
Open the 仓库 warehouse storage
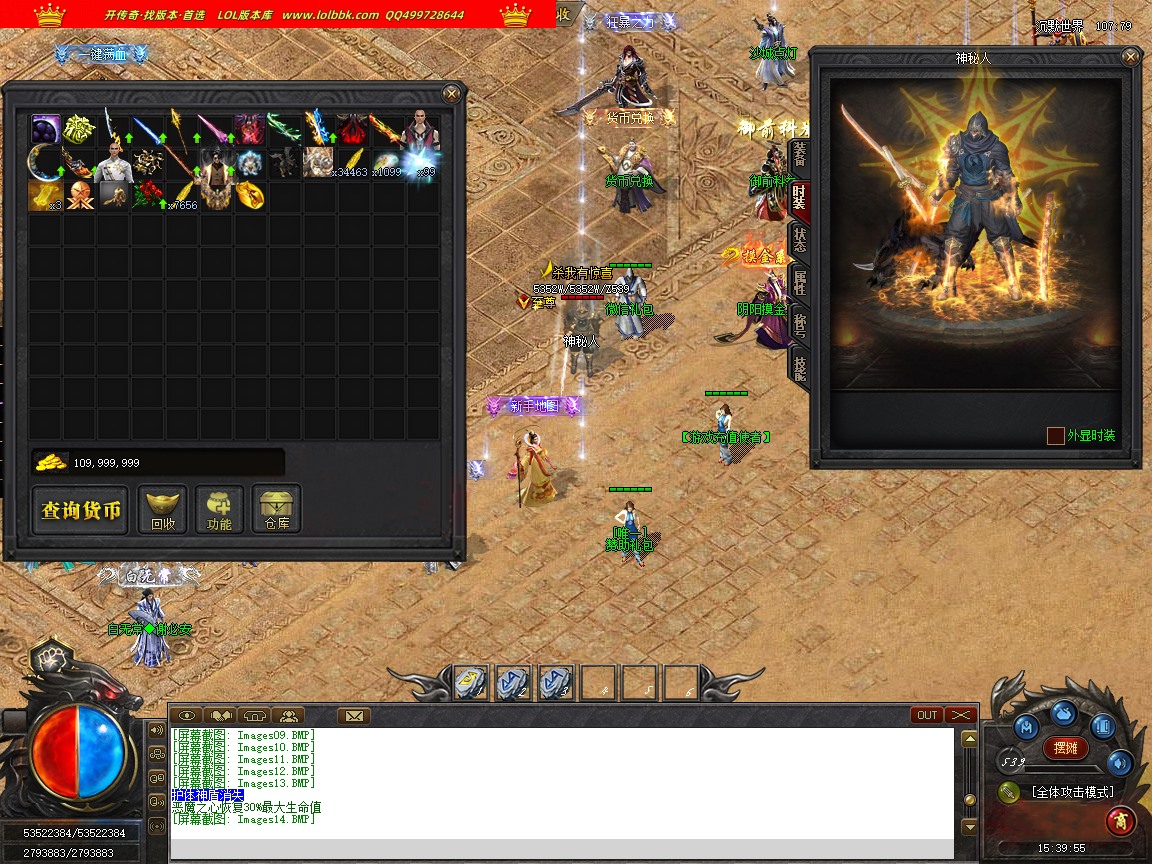point(276,510)
